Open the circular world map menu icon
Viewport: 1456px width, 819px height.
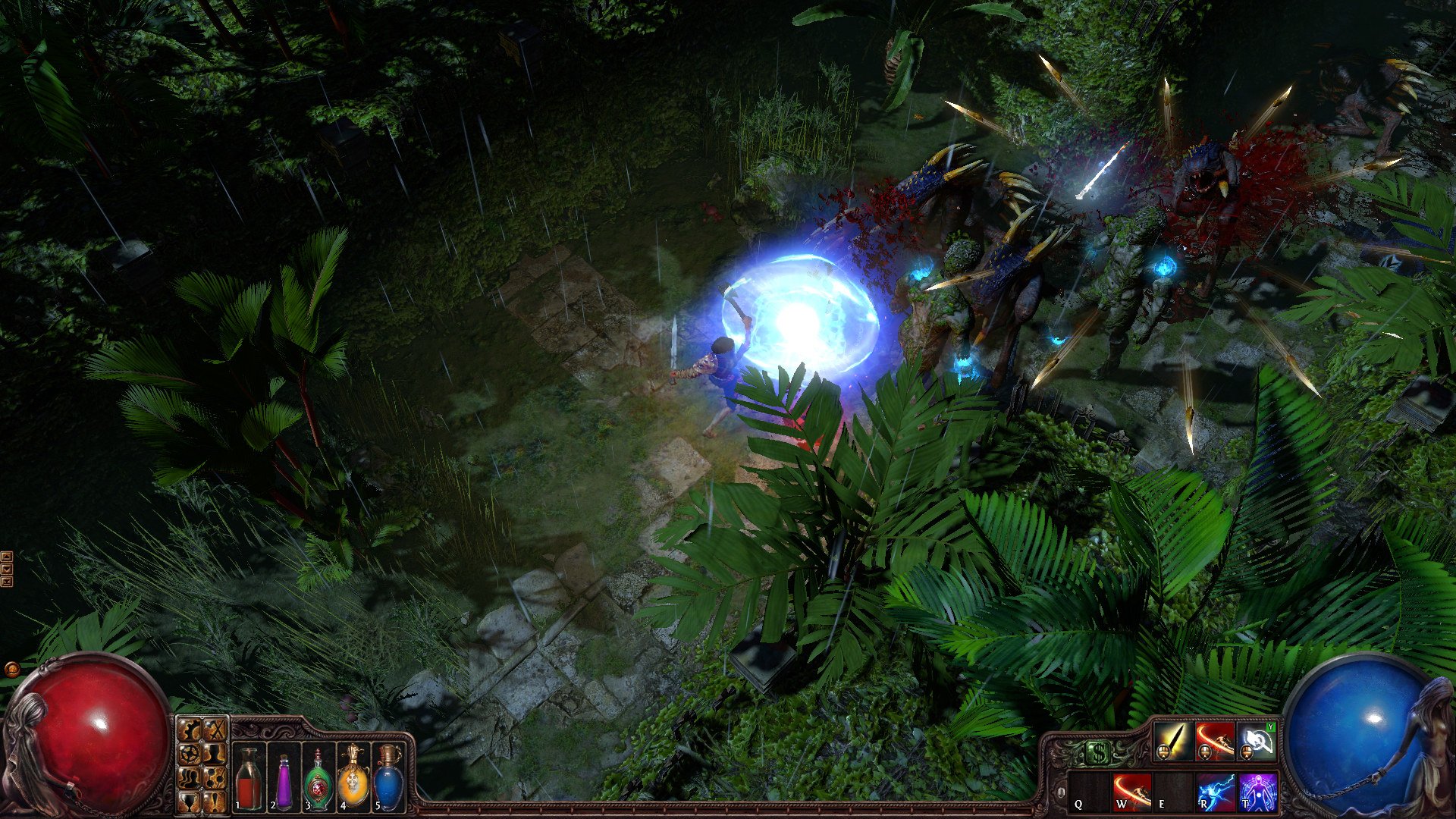coord(188,755)
